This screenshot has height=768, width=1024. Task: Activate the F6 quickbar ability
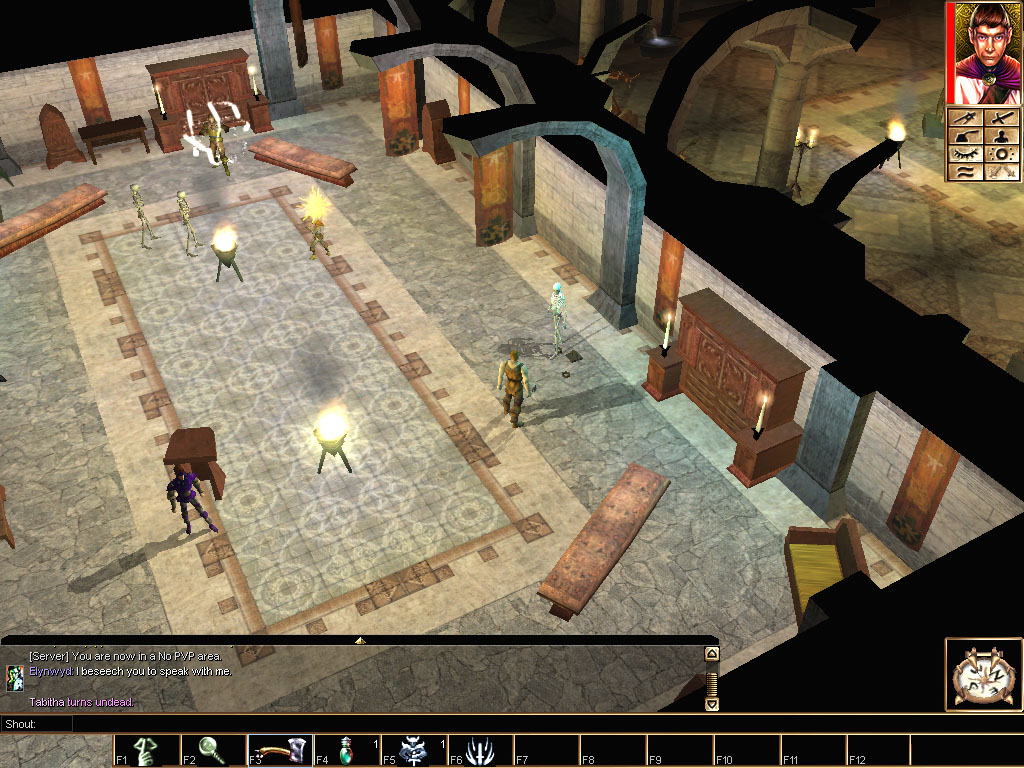(x=480, y=750)
